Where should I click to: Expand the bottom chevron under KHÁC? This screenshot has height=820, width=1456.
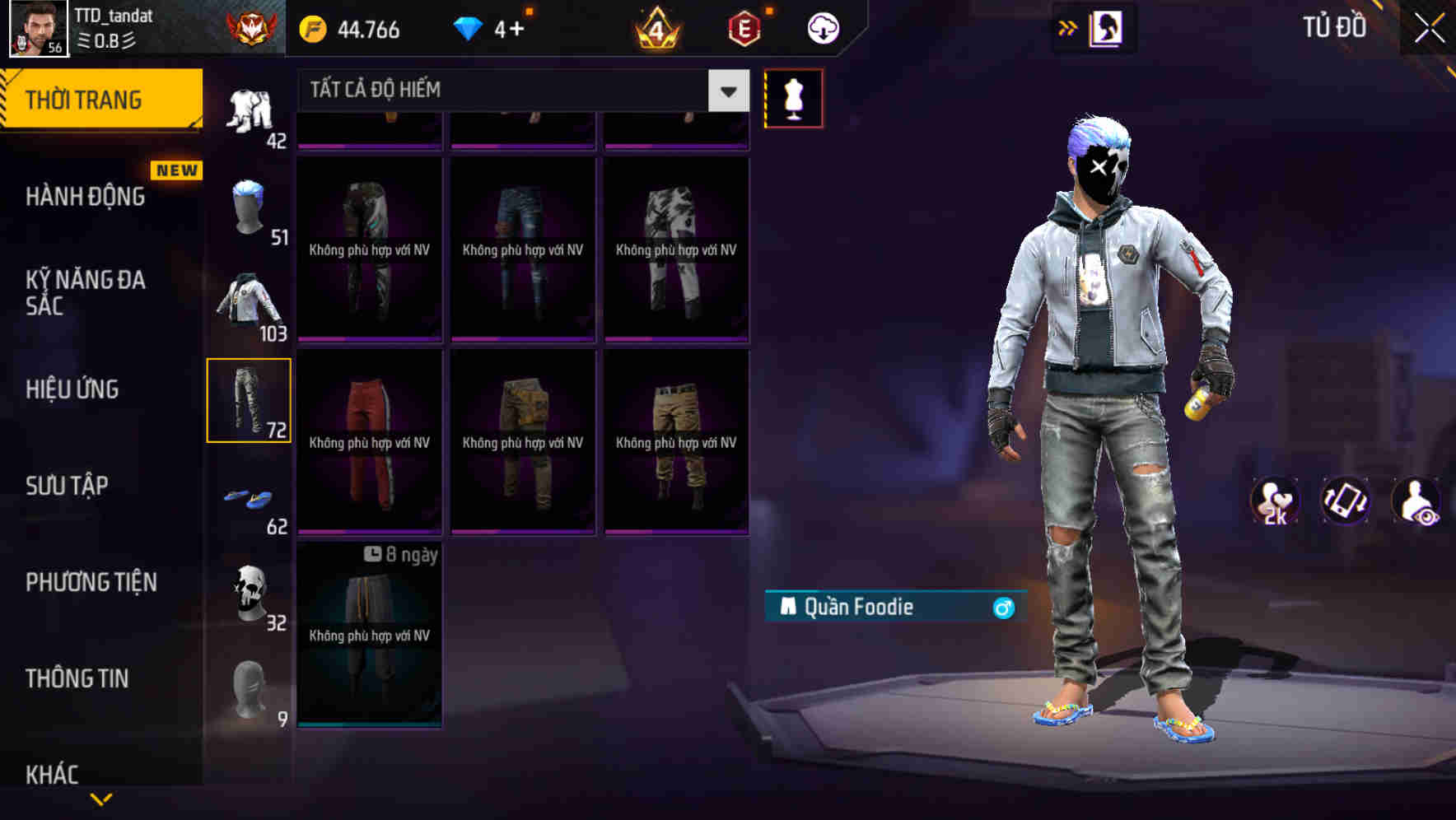click(x=99, y=800)
